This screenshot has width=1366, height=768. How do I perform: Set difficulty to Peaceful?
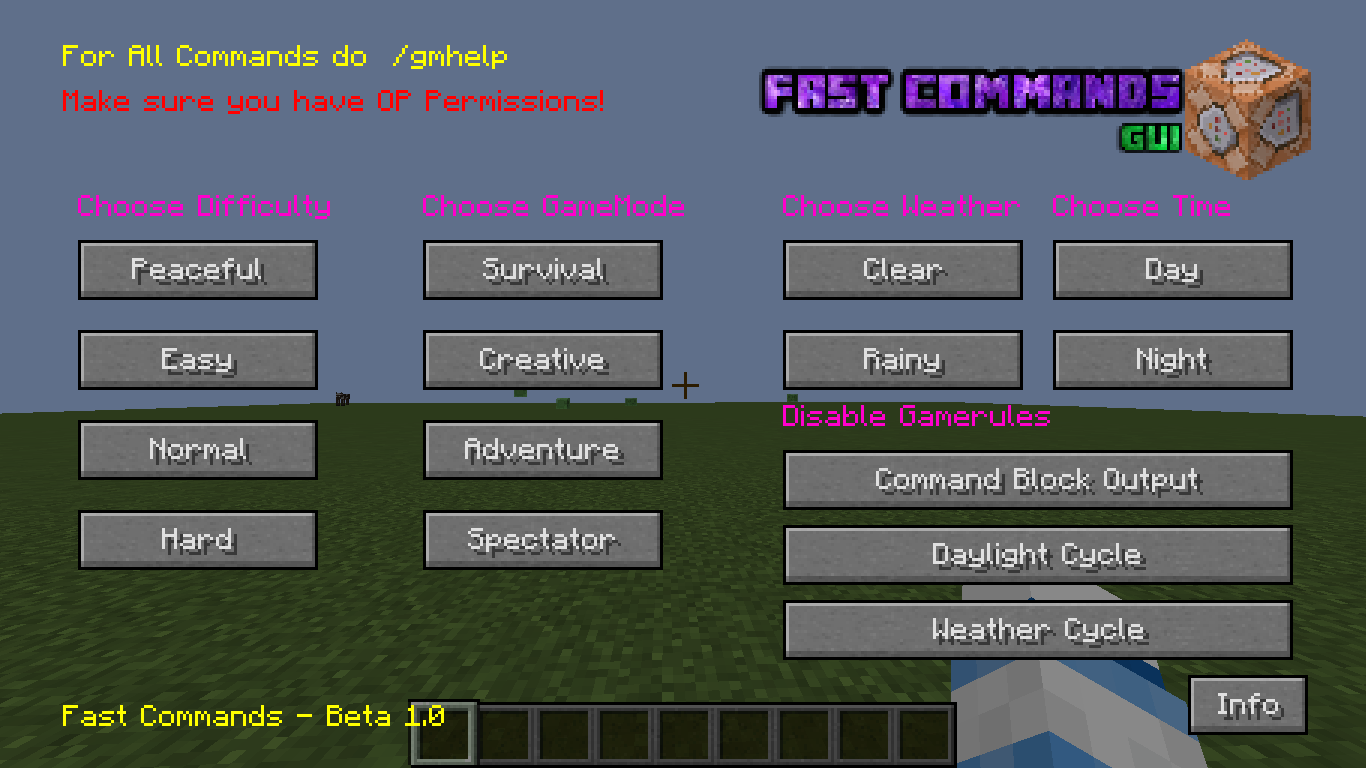click(x=197, y=270)
